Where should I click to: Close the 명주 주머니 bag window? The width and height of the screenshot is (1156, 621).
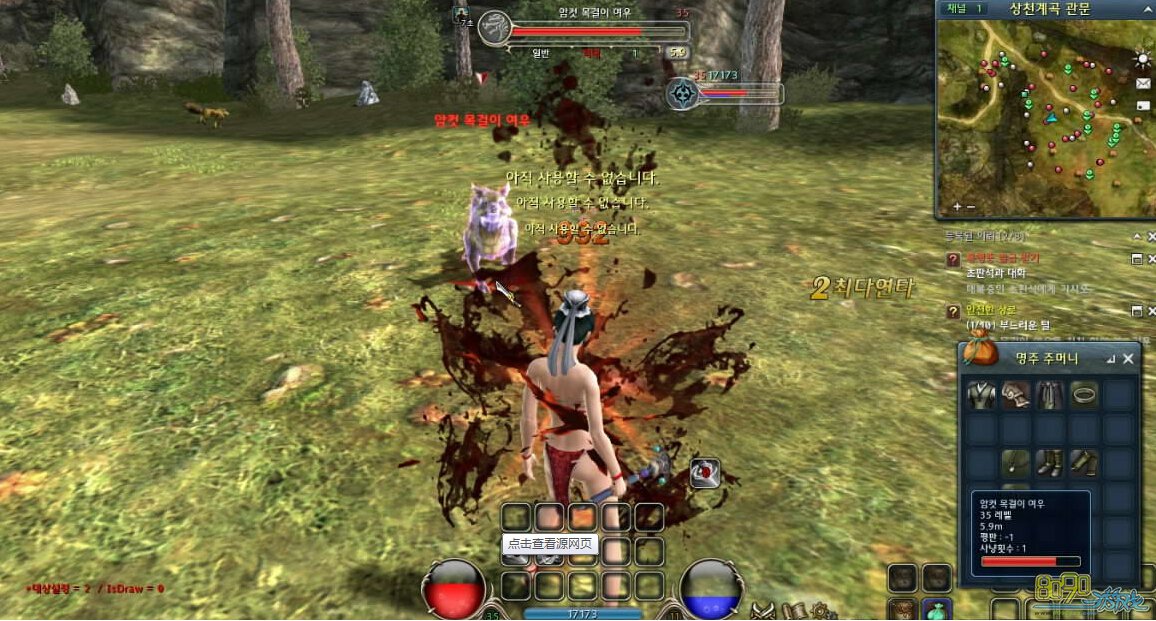pyautogui.click(x=1129, y=358)
